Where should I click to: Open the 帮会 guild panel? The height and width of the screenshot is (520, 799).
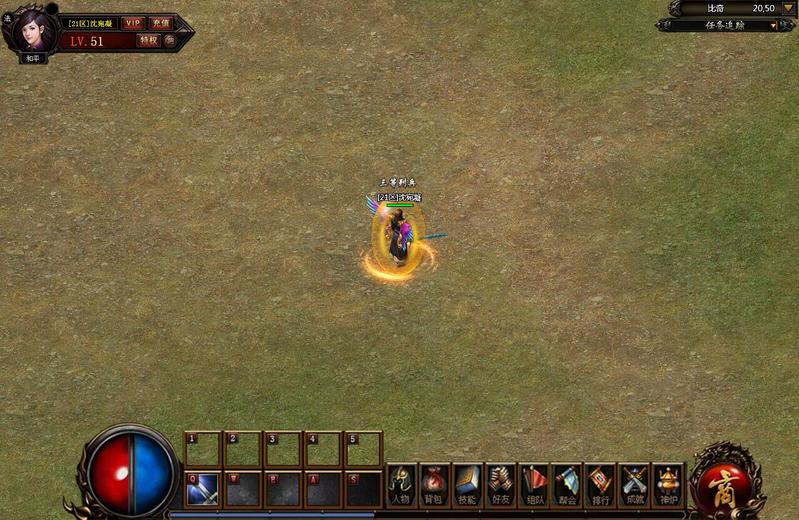pos(567,485)
